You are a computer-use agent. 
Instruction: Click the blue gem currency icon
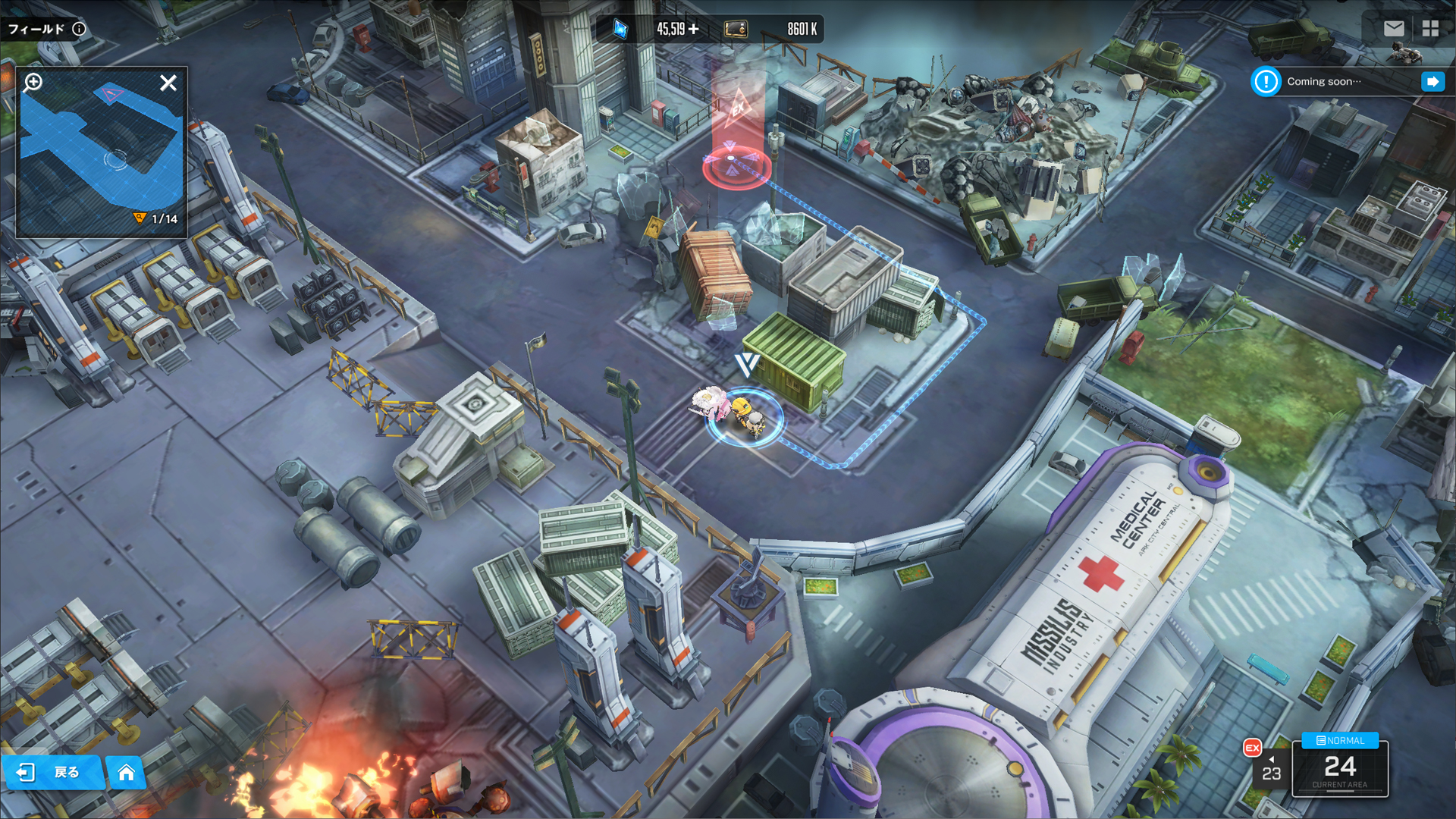[x=620, y=29]
